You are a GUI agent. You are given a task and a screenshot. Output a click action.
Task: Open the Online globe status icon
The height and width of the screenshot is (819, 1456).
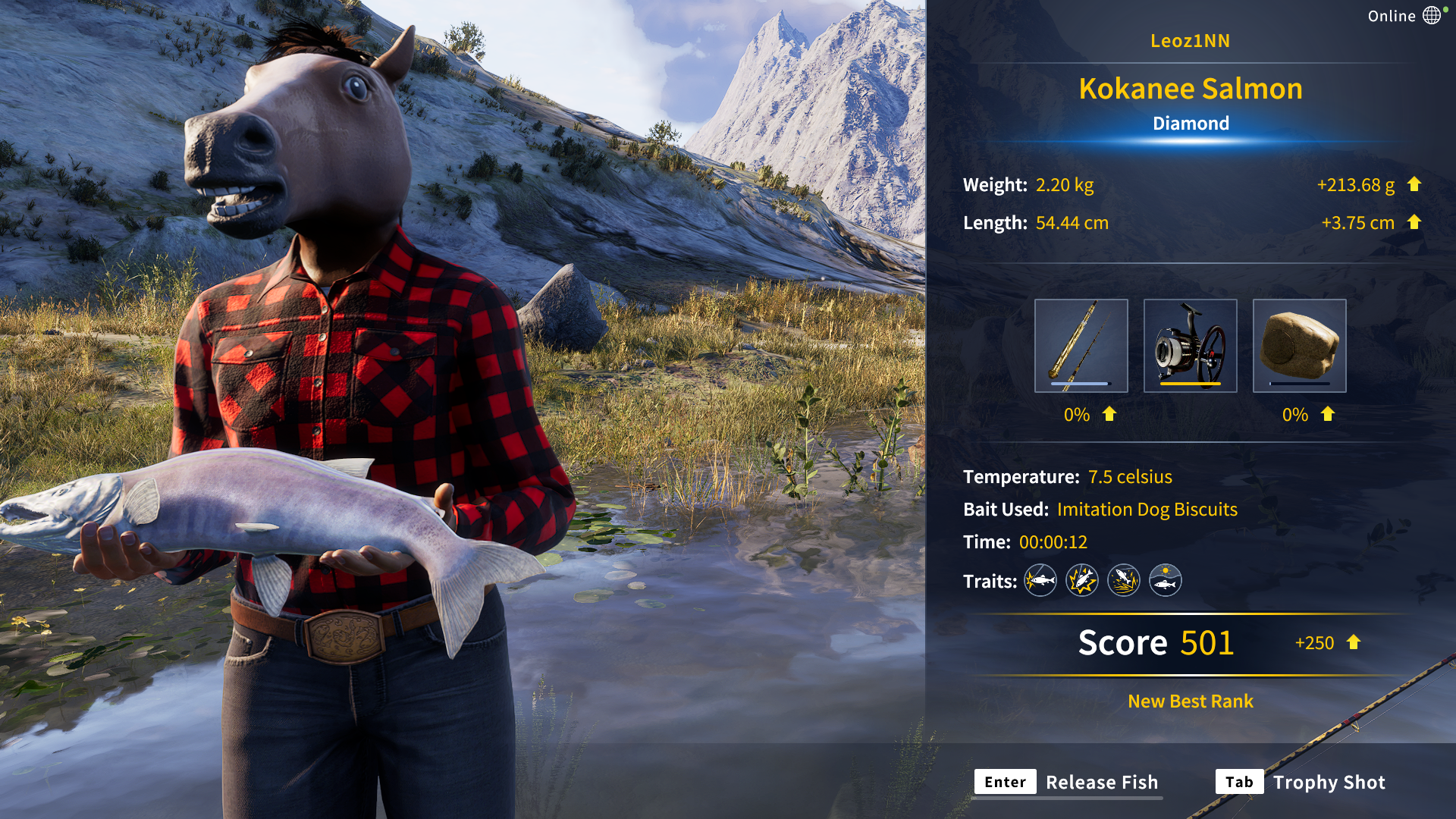[1431, 16]
